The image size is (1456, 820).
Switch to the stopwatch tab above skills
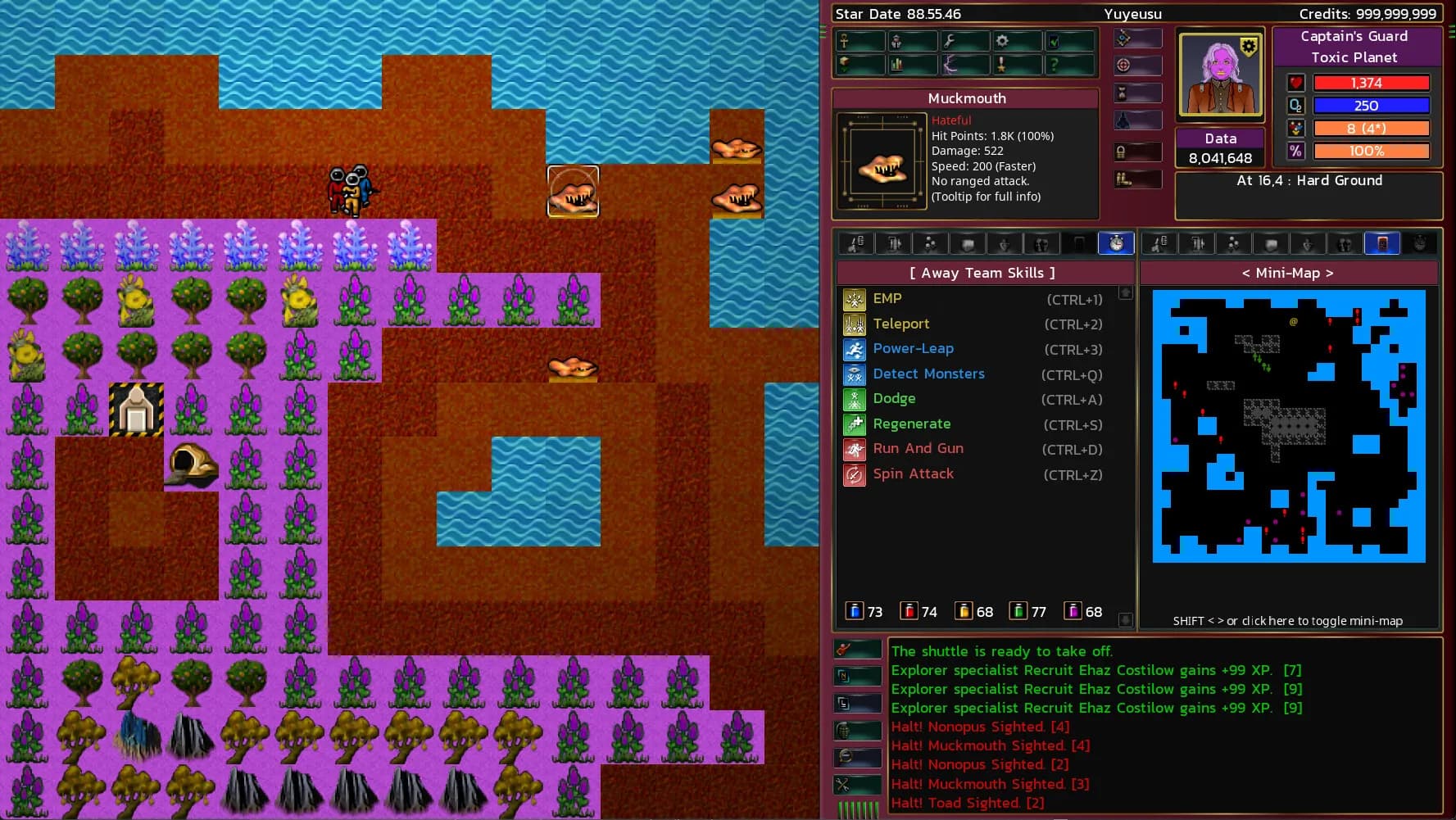coord(1115,243)
